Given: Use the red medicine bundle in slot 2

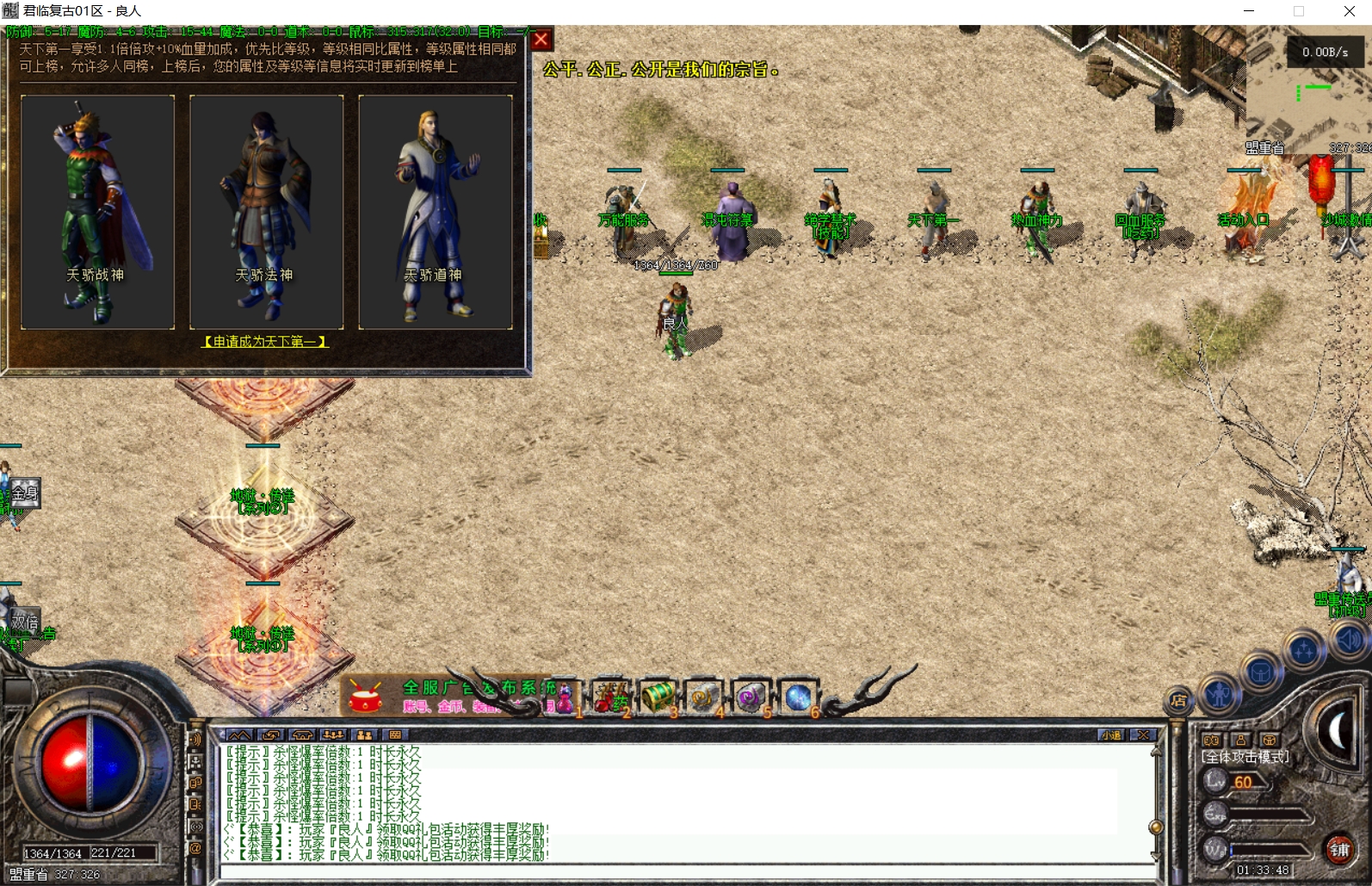Looking at the screenshot, I should [610, 697].
